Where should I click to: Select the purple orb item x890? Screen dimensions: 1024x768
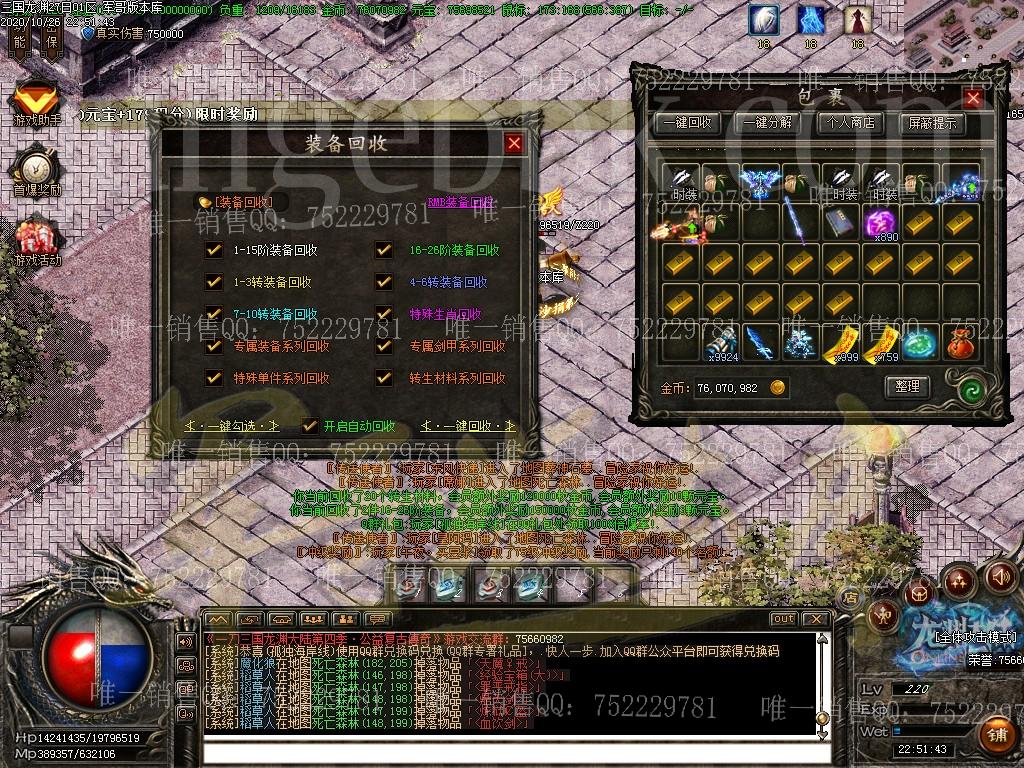[x=881, y=222]
